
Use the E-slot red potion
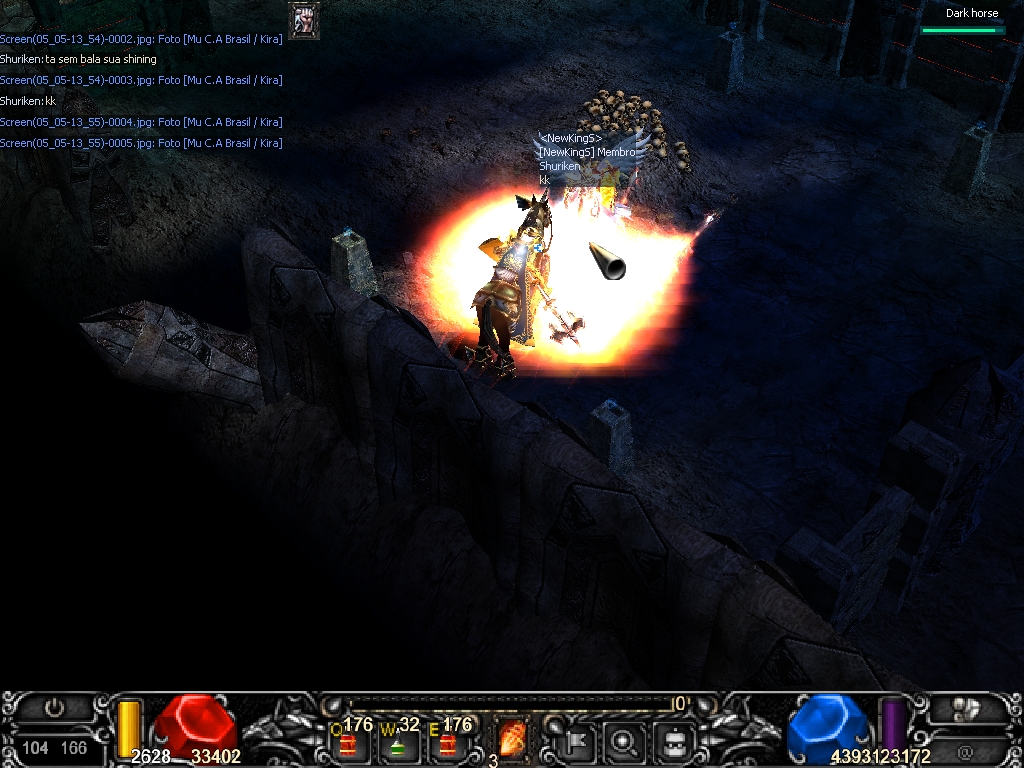click(447, 743)
